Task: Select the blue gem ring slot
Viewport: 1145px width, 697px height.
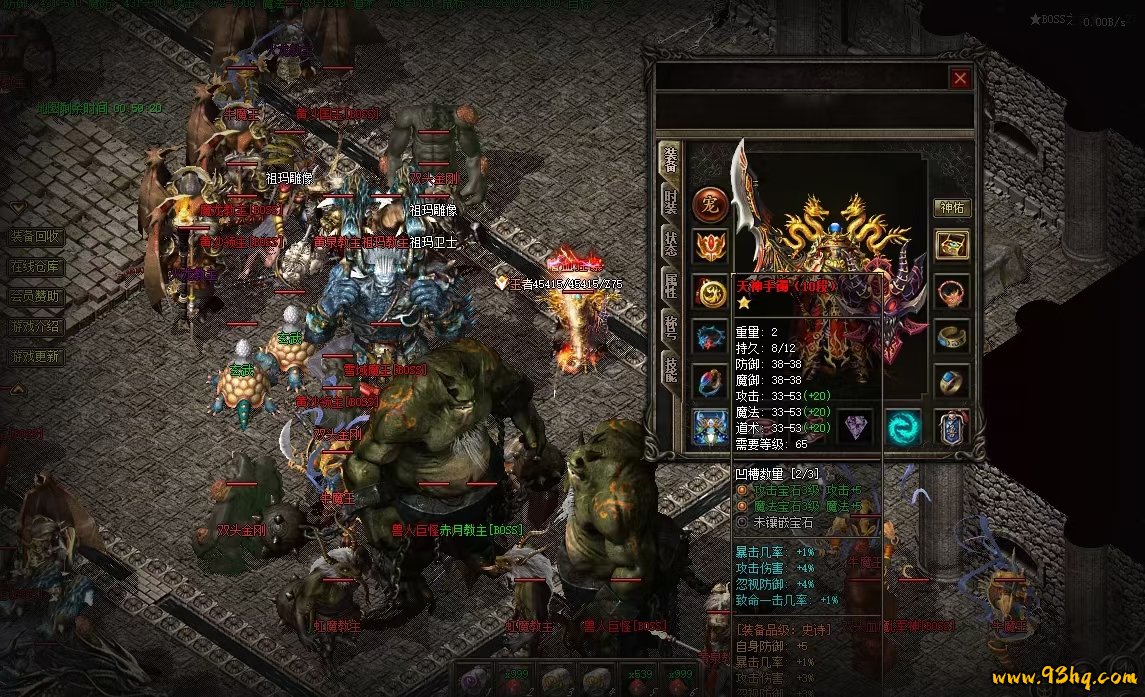Action: point(952,382)
